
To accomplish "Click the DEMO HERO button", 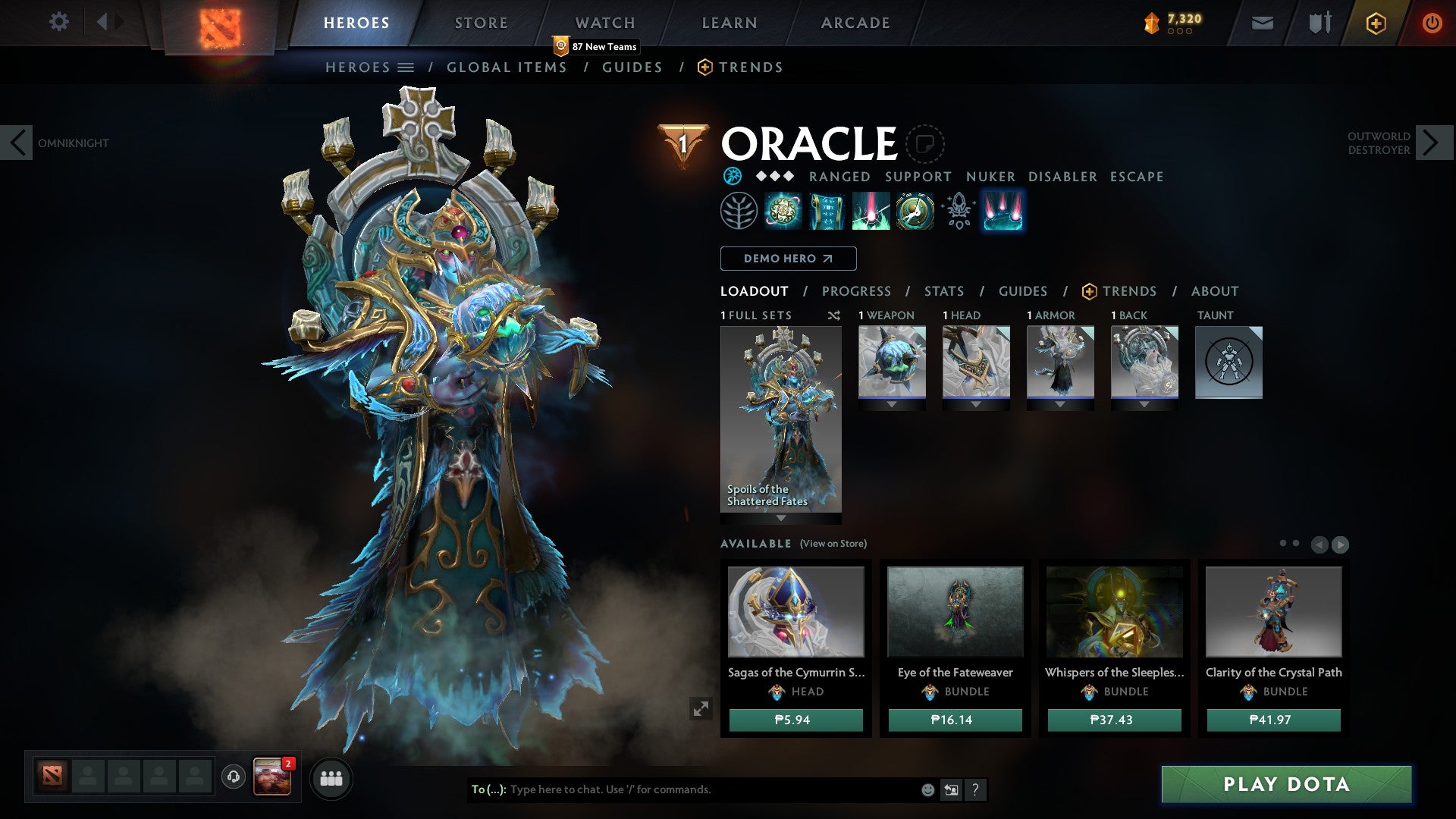I will click(x=787, y=259).
